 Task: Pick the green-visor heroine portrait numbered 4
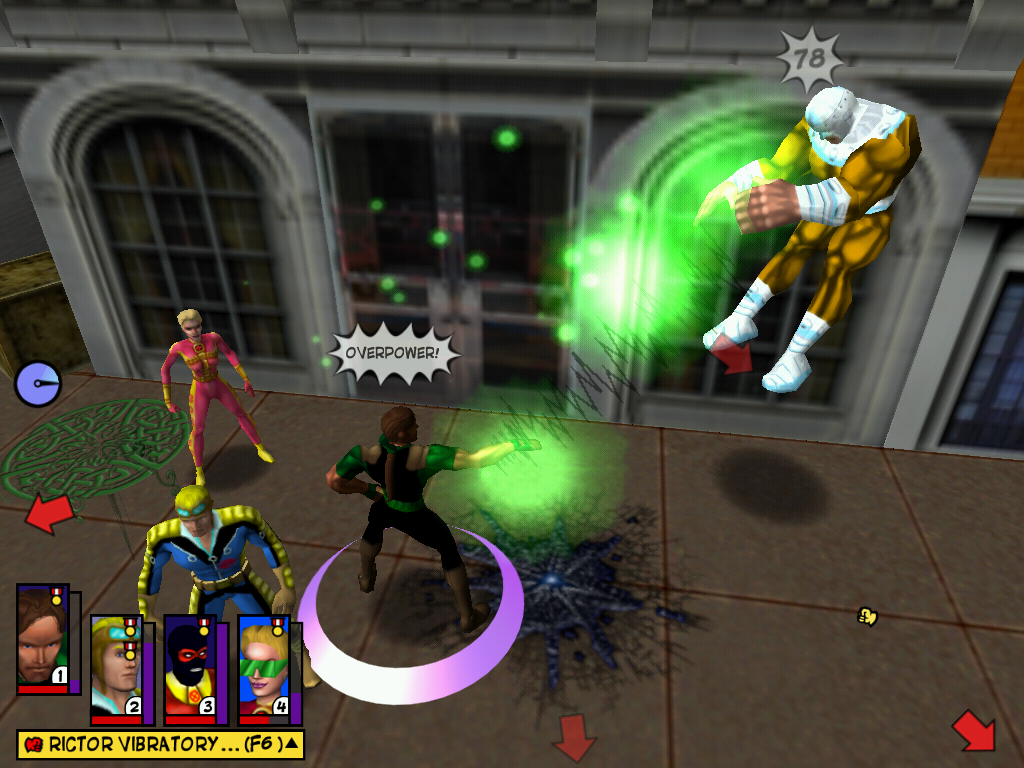point(263,667)
